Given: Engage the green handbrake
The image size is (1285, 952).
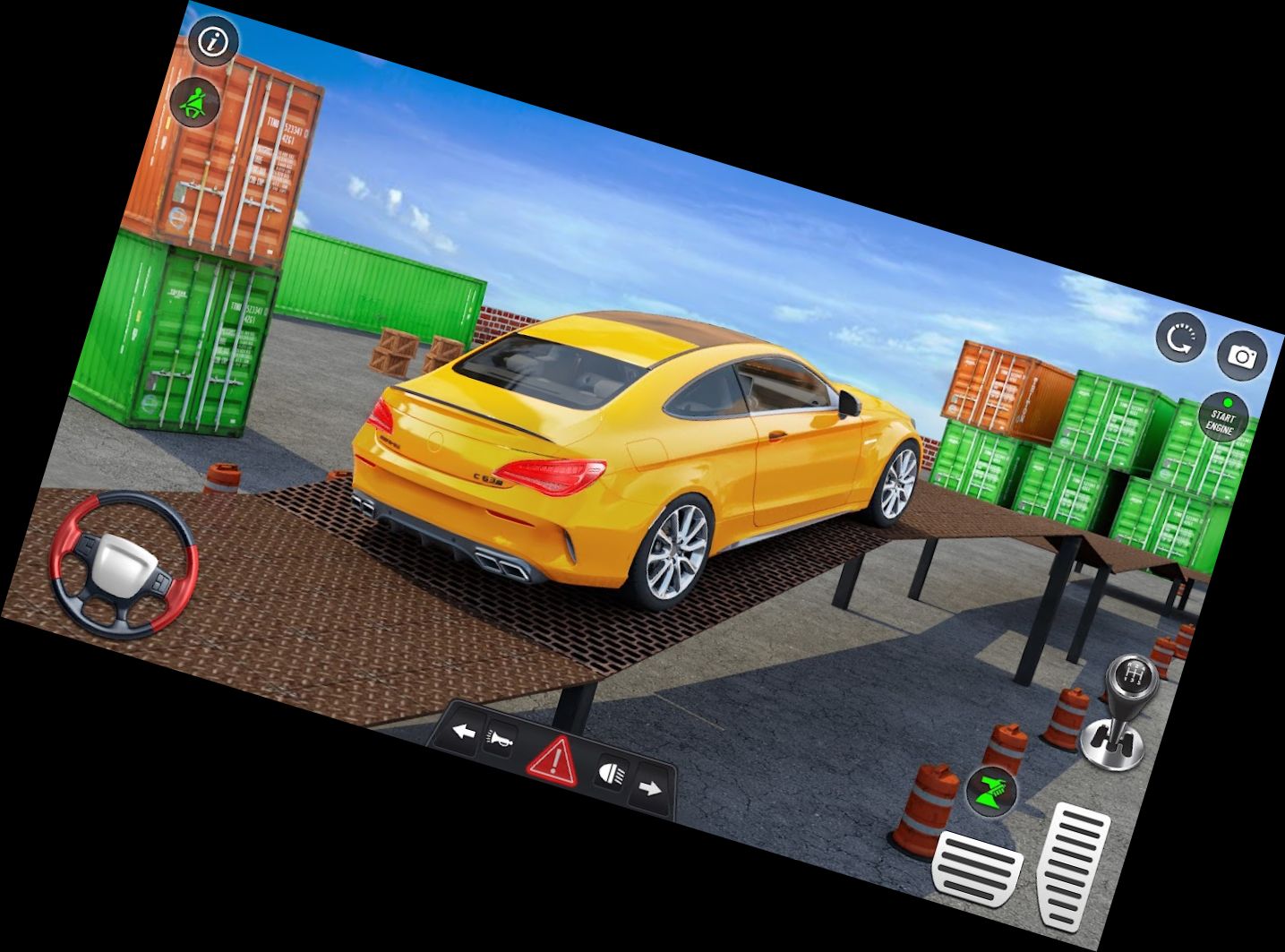Looking at the screenshot, I should pos(994,792).
